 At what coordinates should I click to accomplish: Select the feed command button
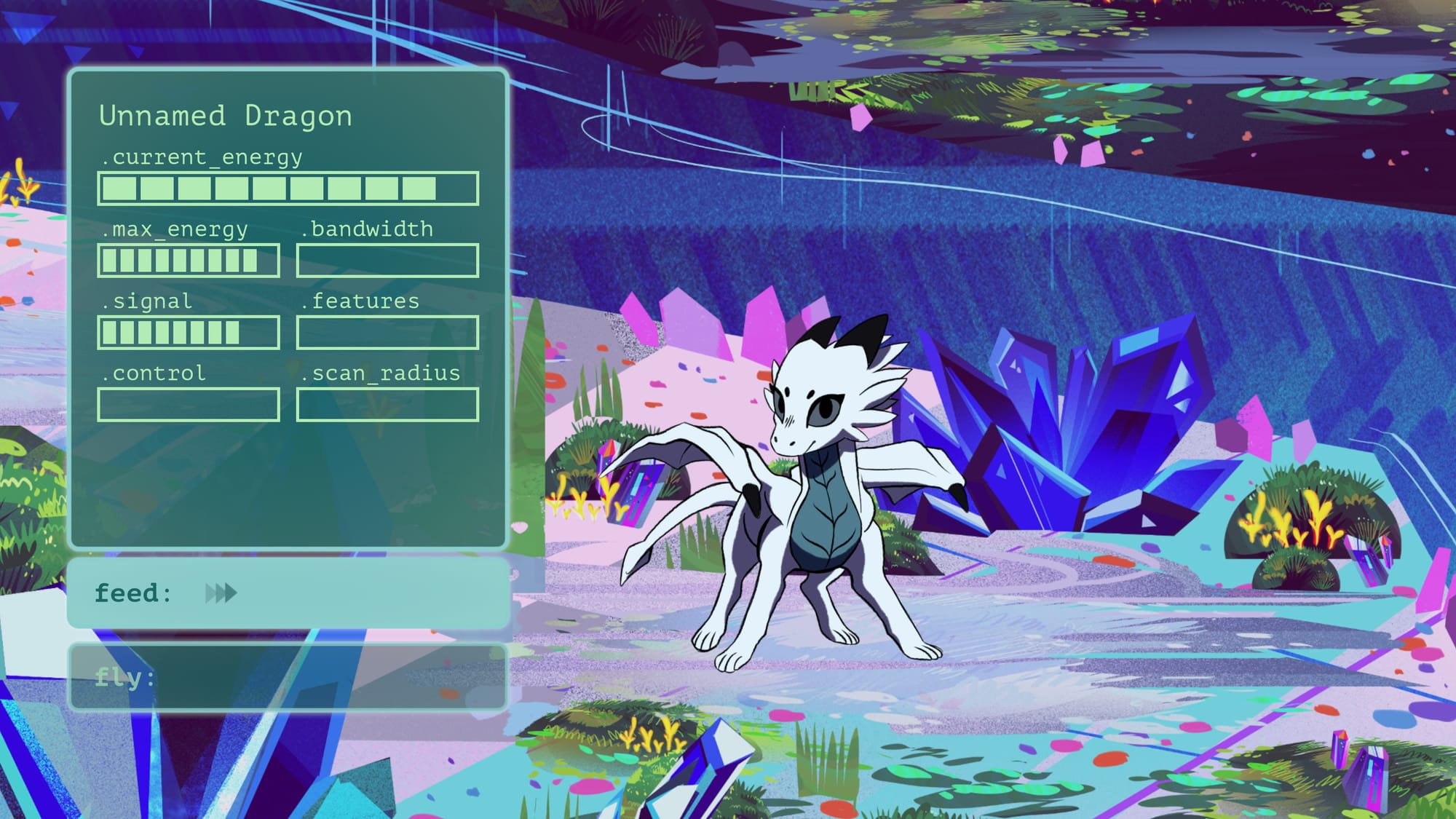[288, 593]
